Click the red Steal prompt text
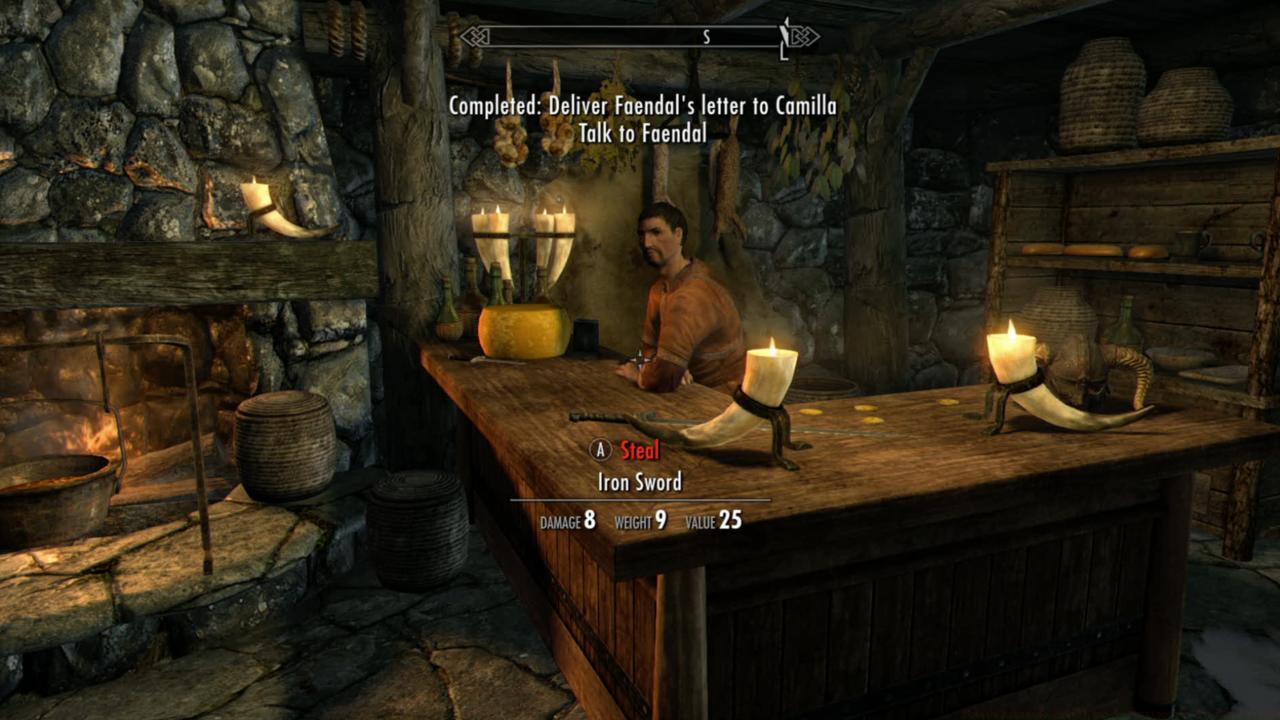Viewport: 1280px width, 720px height. click(641, 450)
